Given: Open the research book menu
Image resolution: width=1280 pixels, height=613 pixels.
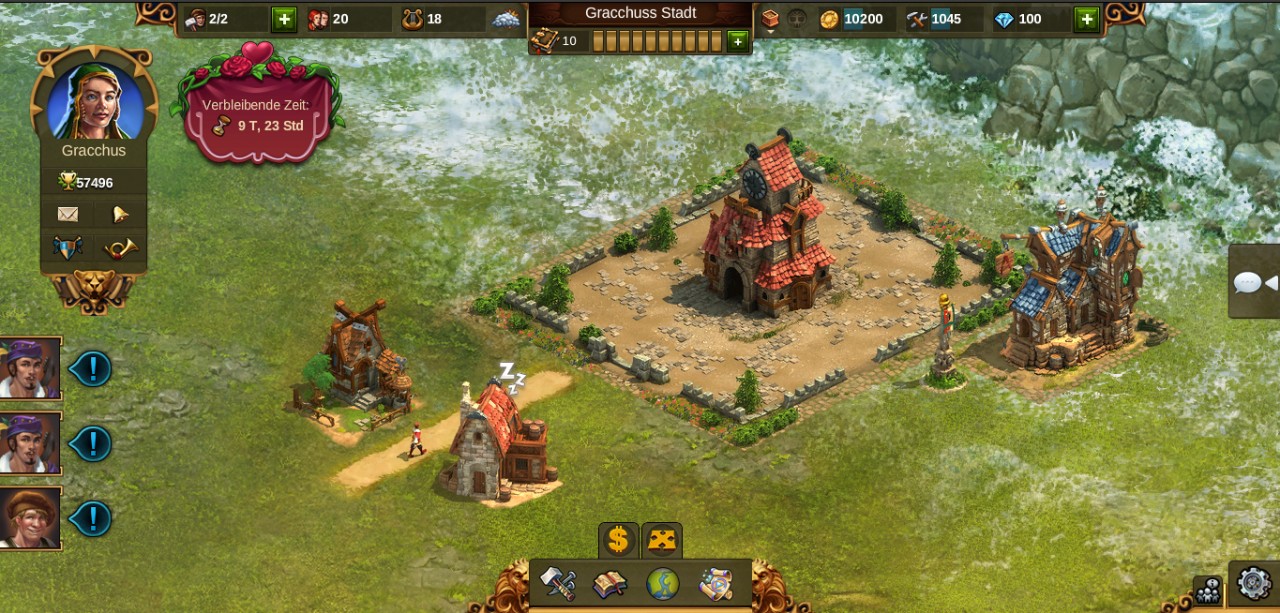Looking at the screenshot, I should (609, 584).
